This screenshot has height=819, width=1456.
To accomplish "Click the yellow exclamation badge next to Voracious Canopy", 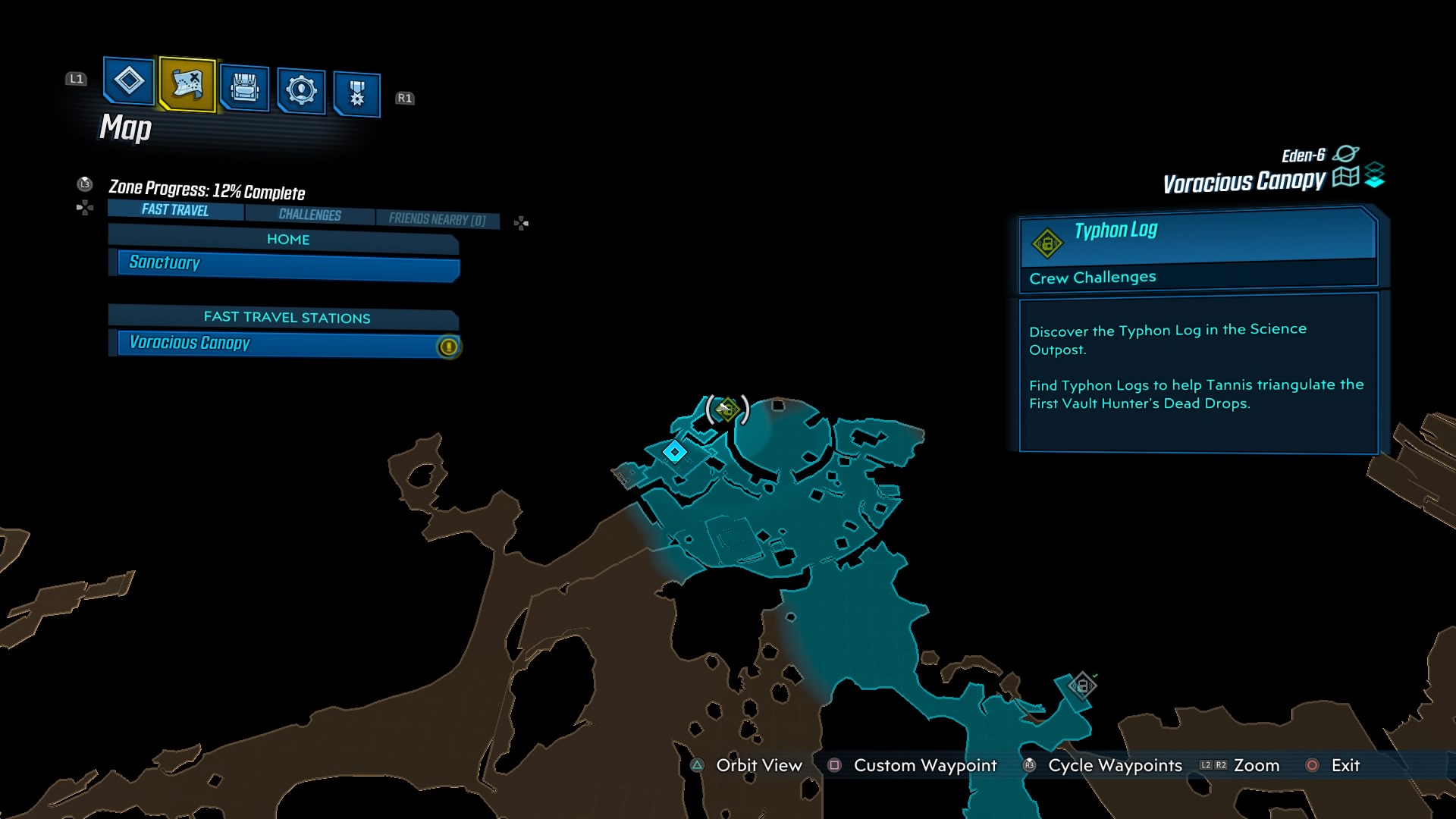I will (447, 346).
